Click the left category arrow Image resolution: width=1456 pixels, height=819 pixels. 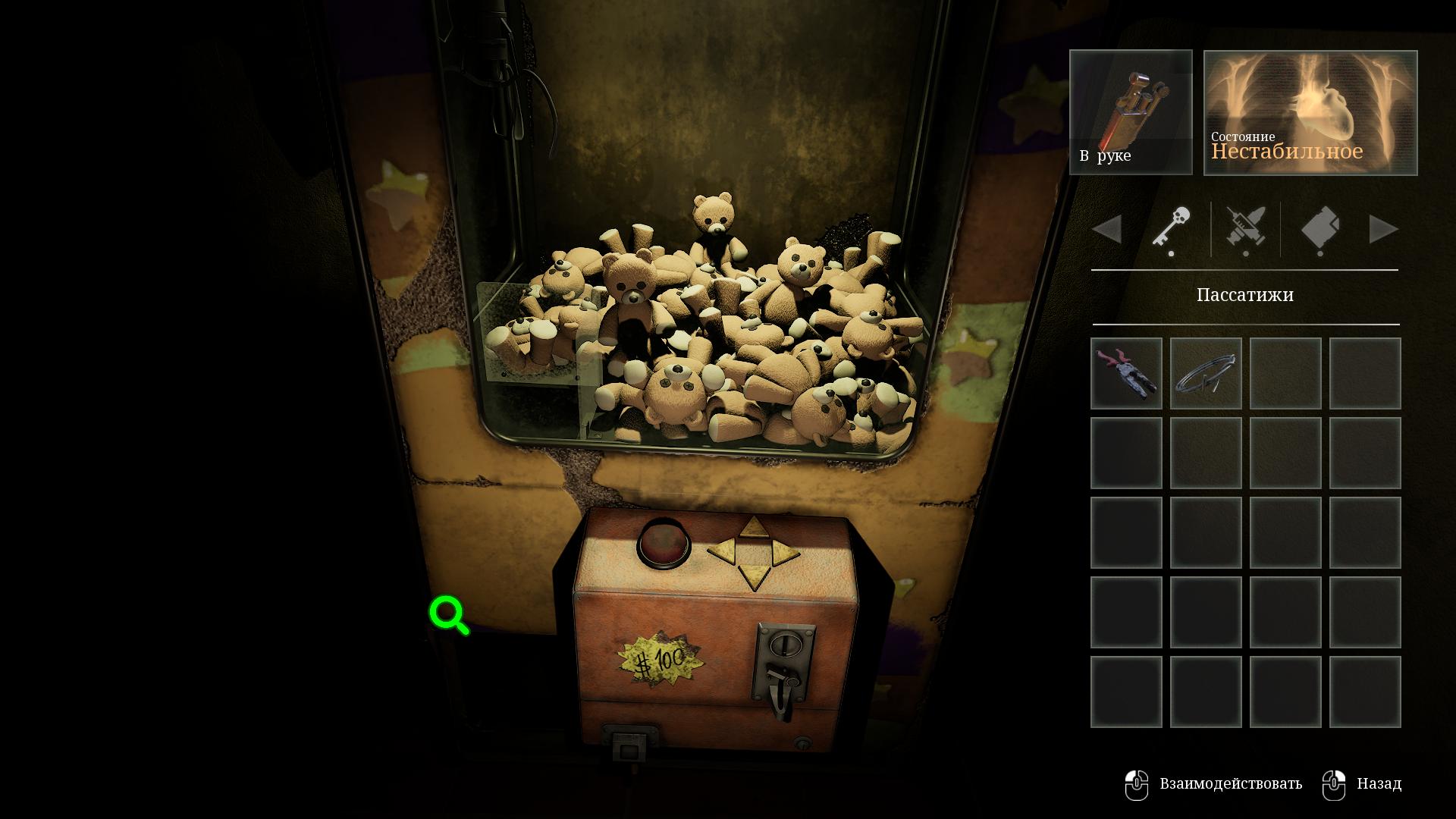point(1108,229)
